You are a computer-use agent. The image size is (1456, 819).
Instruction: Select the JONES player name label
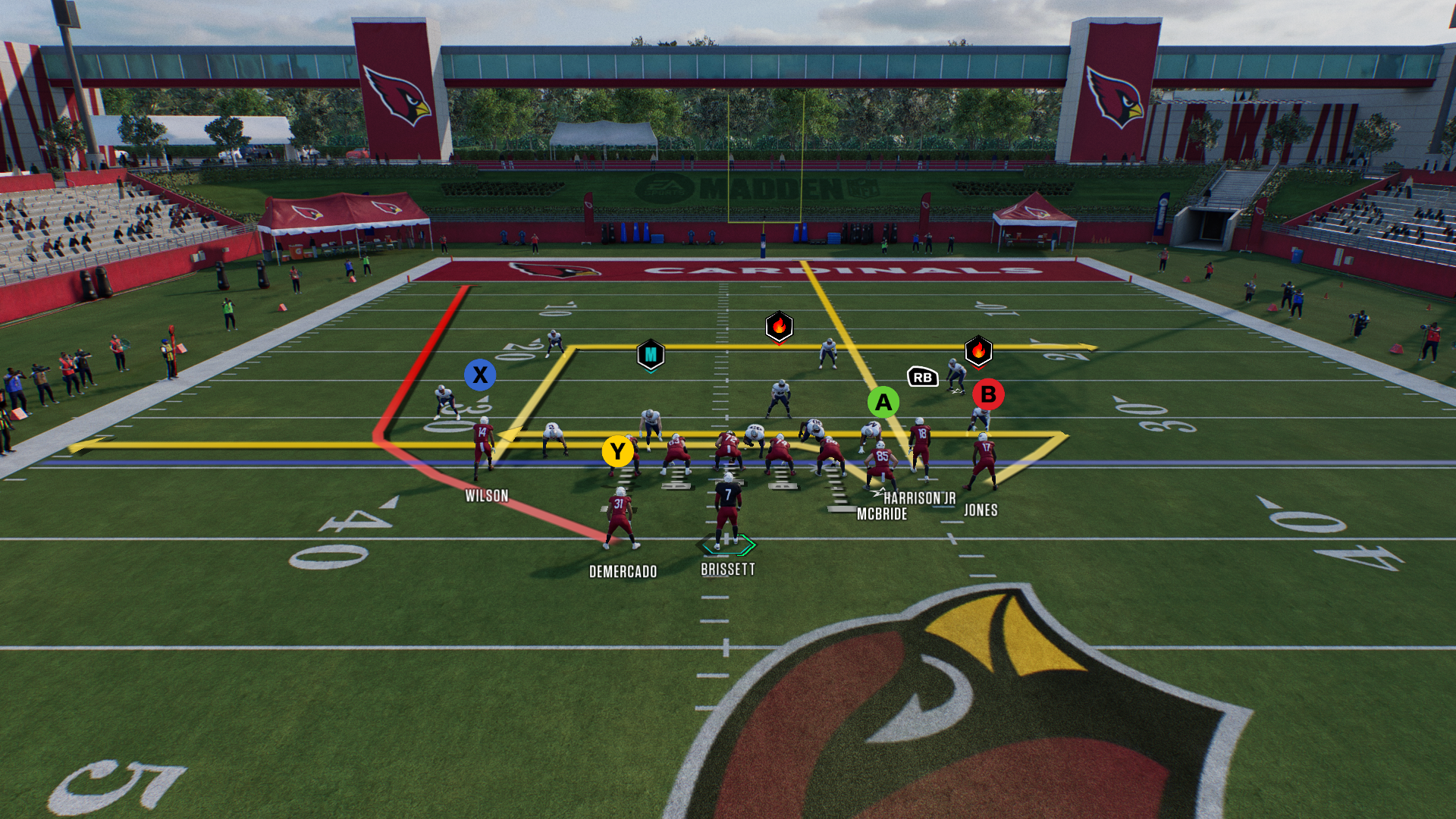(981, 510)
